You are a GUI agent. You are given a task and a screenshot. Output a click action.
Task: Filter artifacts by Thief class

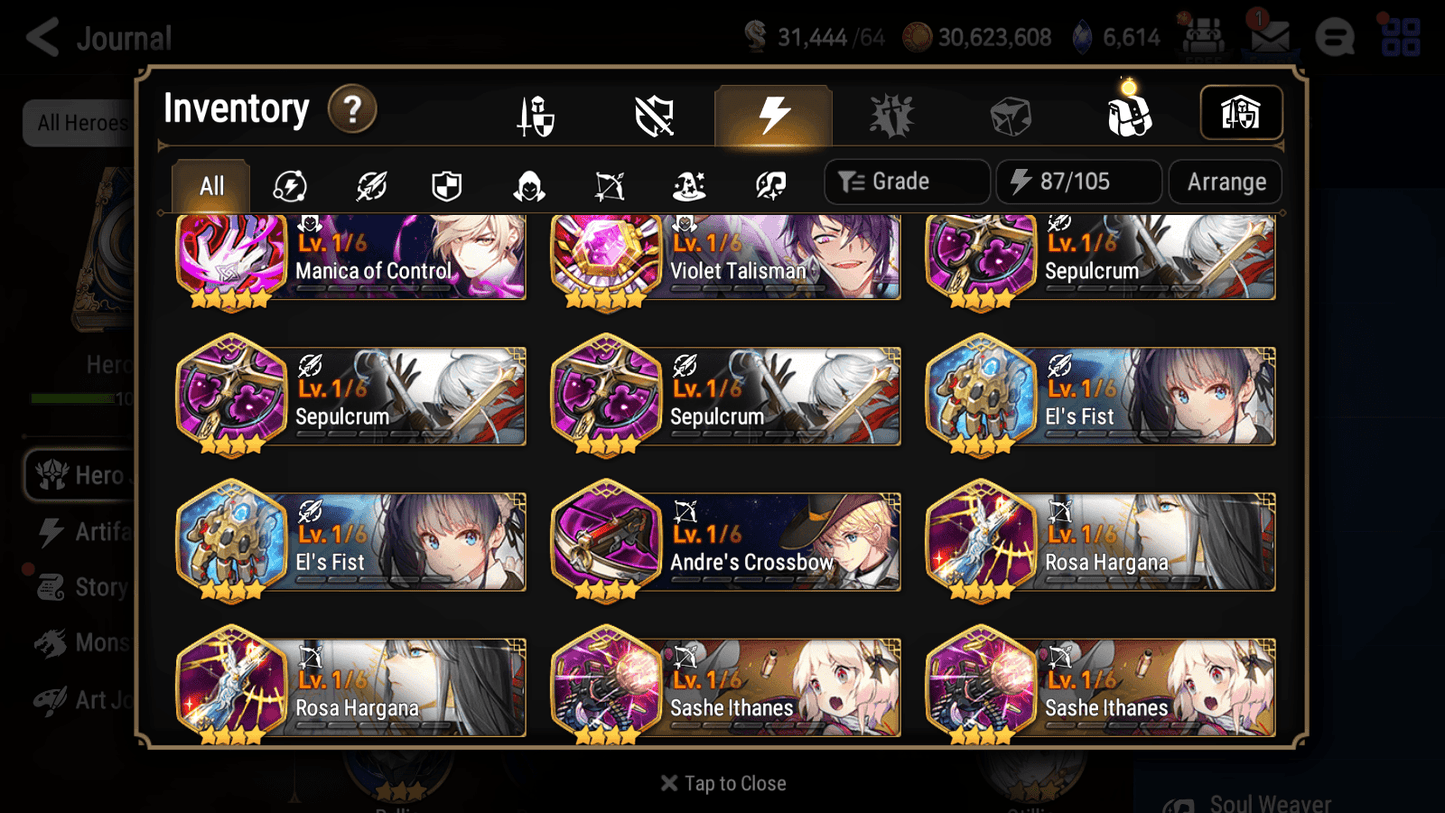tap(527, 182)
